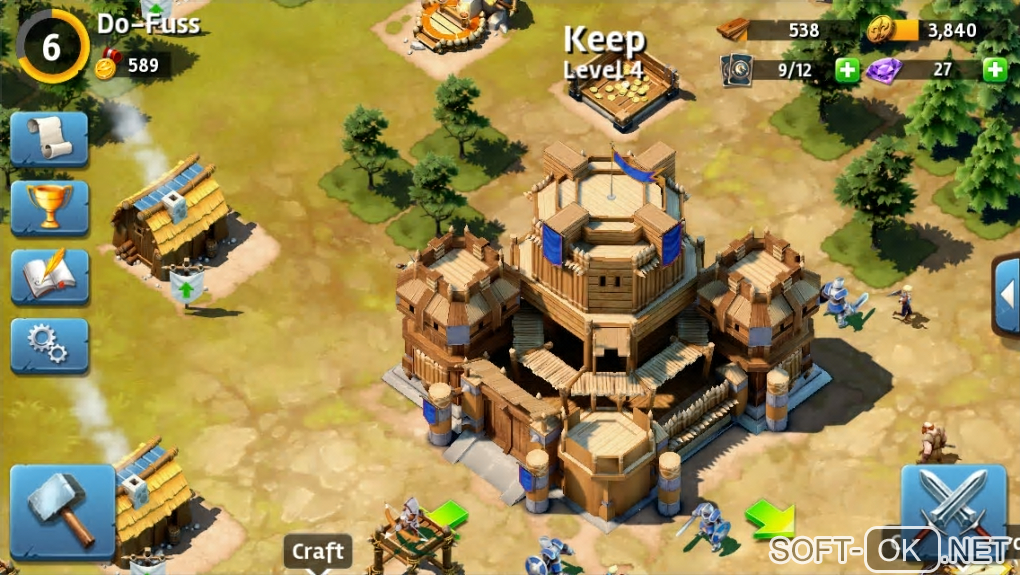This screenshot has width=1020, height=575.
Task: Expand the side panel arrow tab
Action: 1006,295
